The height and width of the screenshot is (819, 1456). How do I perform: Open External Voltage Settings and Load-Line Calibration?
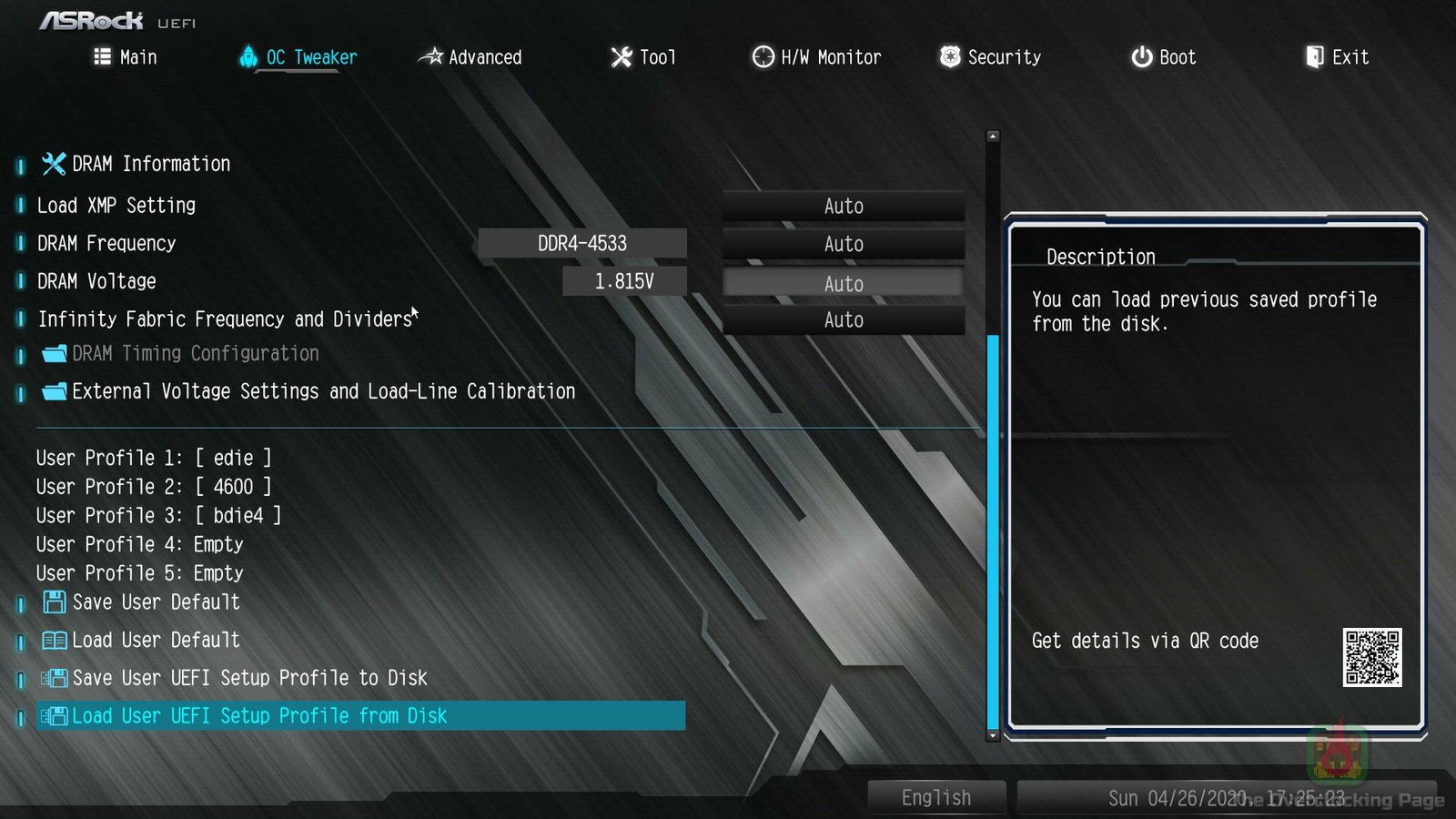323,391
